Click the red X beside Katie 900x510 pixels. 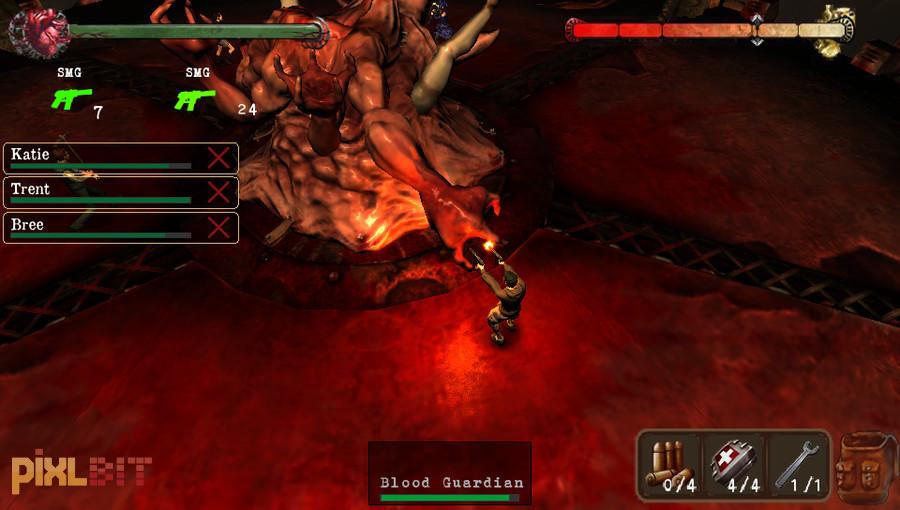tap(219, 157)
